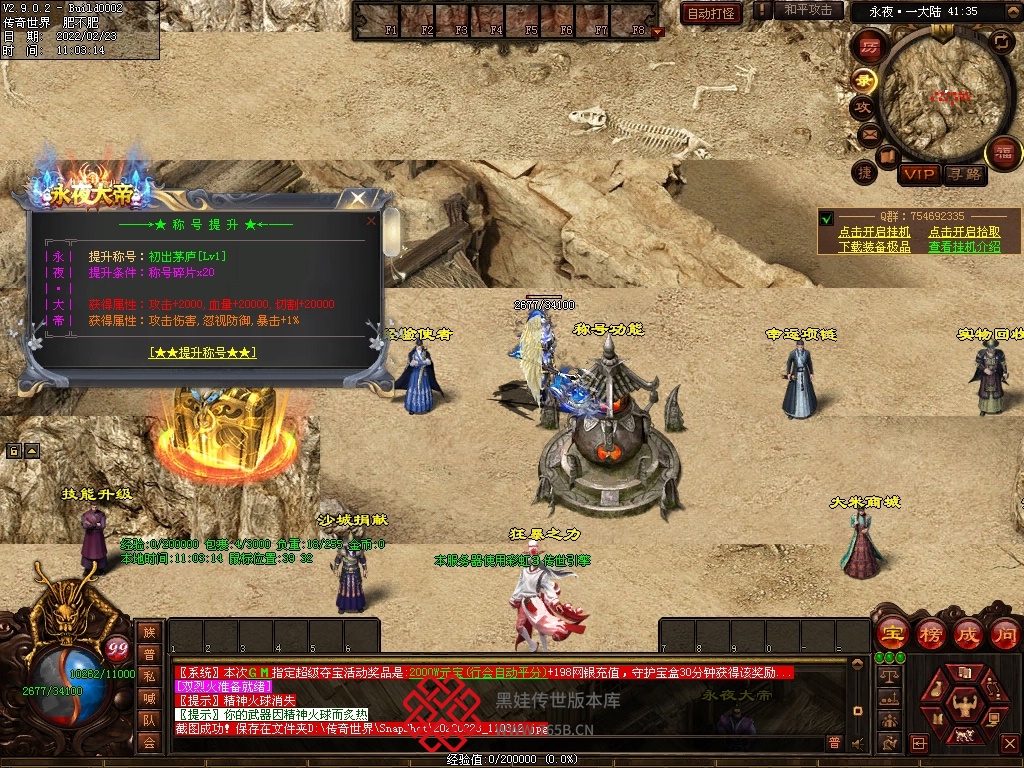Open 查看挂机介绍 green link

click(x=964, y=247)
